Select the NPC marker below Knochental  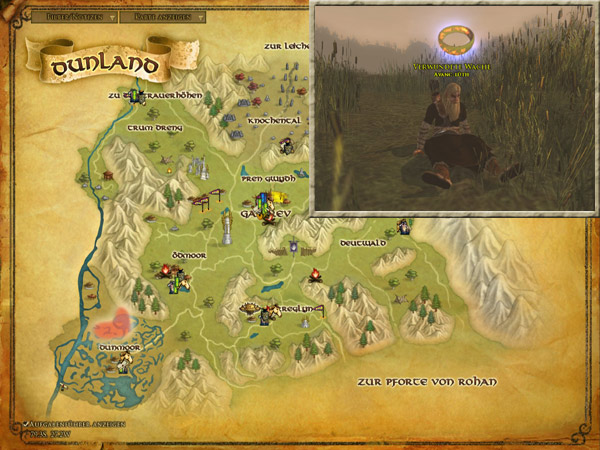(287, 147)
